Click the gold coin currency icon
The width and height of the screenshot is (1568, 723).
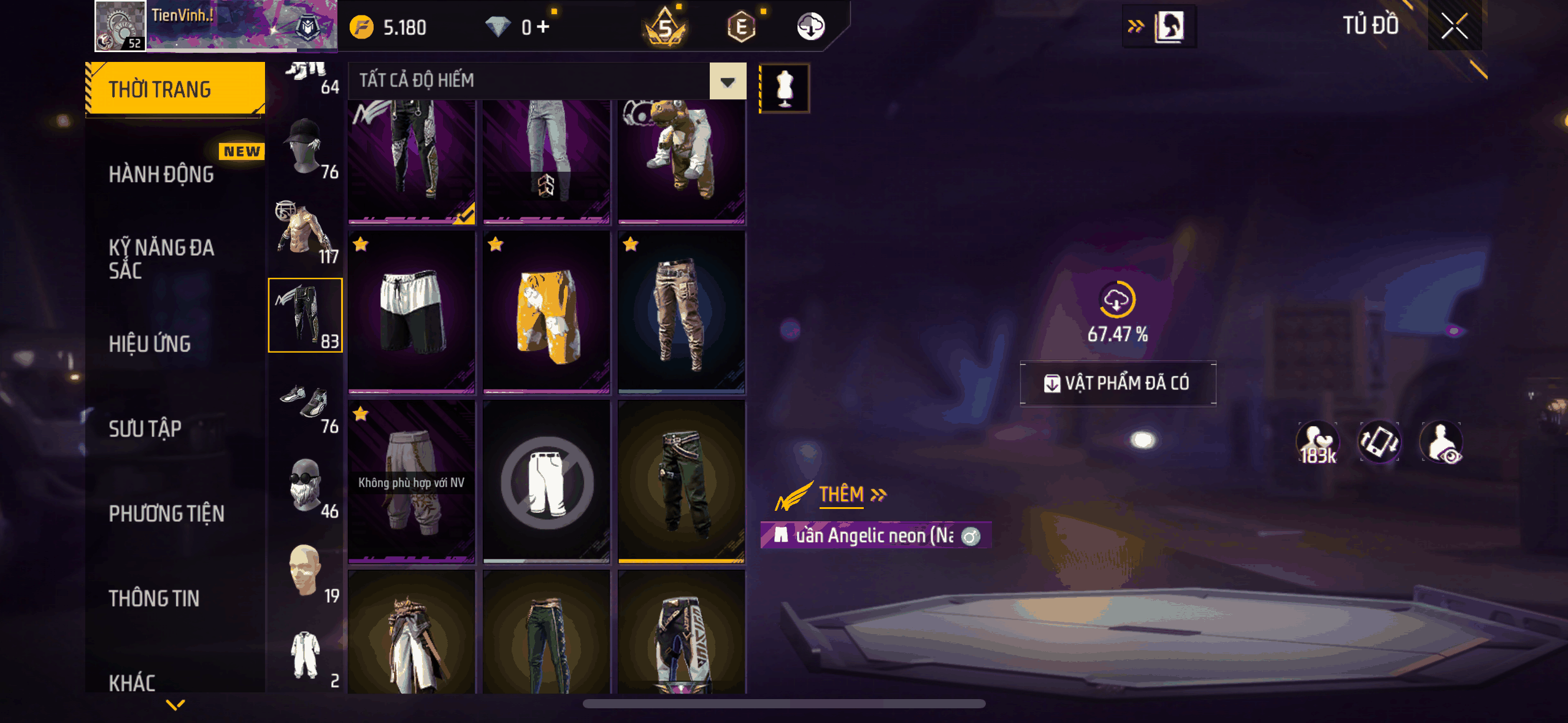362,27
